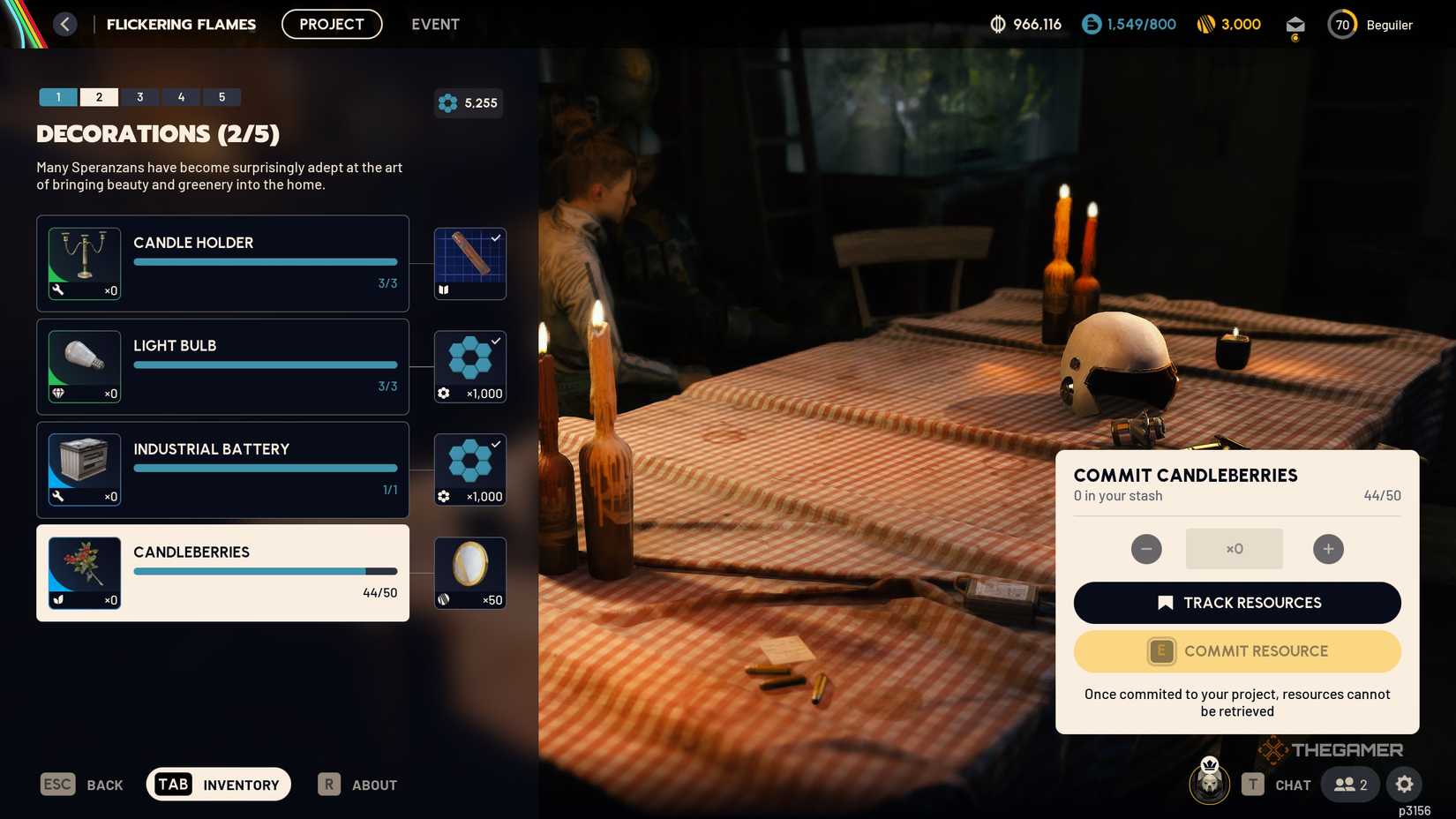This screenshot has width=1456, height=819.
Task: Expand project stage 3 from the number row
Action: [139, 96]
